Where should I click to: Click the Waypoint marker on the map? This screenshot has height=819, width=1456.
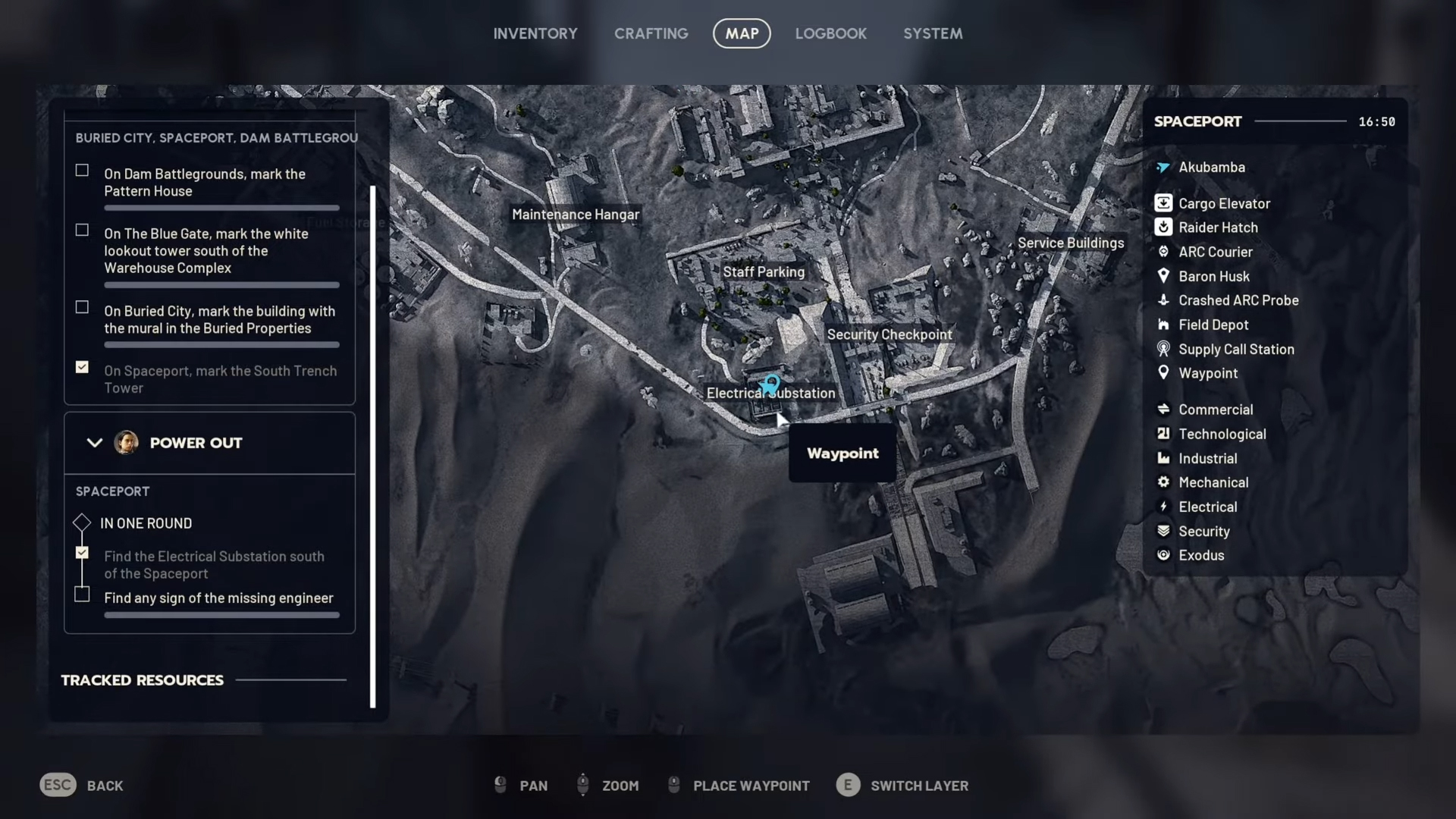770,383
